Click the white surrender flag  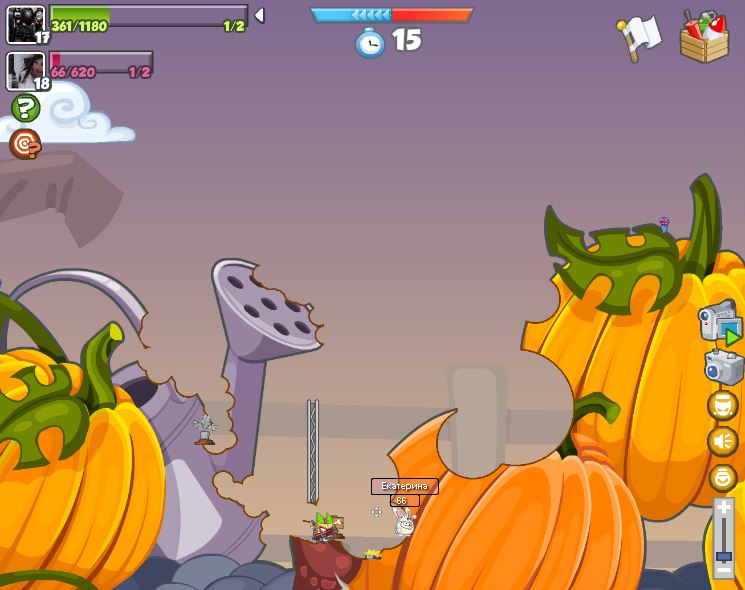[x=639, y=38]
